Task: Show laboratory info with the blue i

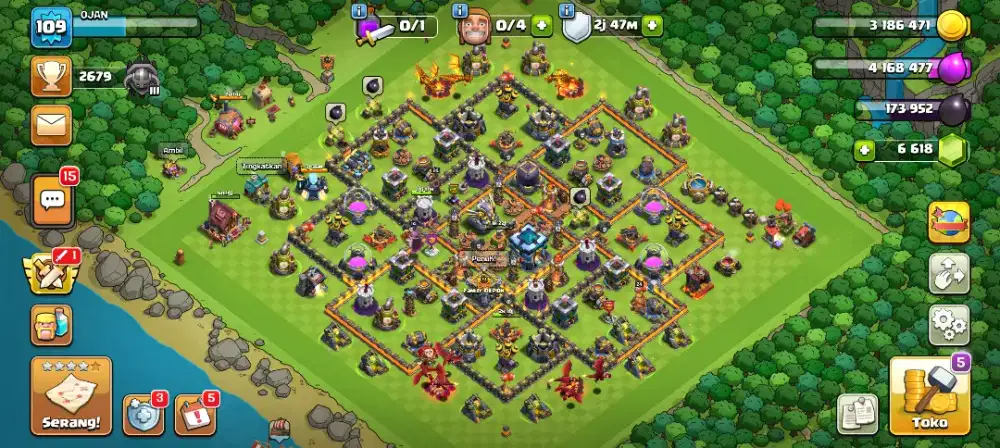Action: coord(360,10)
